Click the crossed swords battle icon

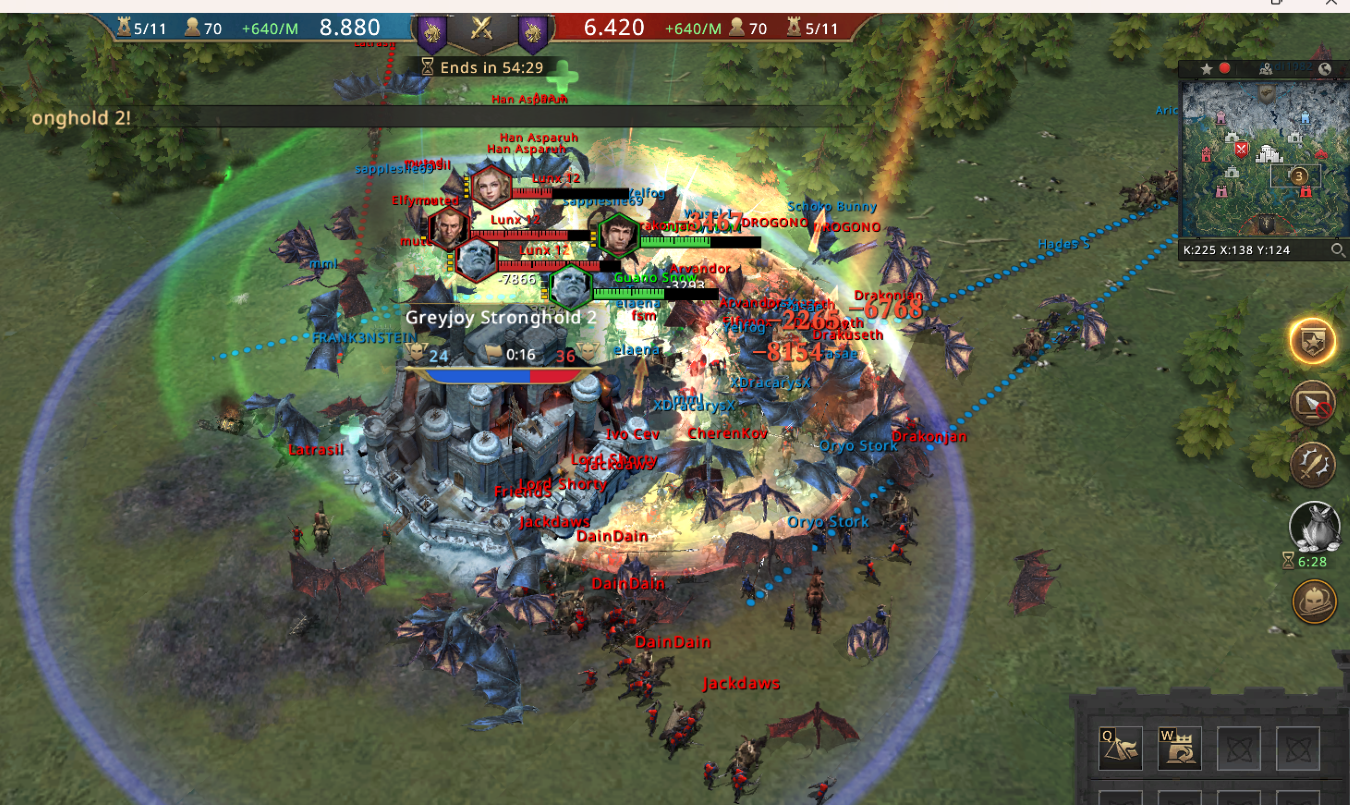pos(481,29)
